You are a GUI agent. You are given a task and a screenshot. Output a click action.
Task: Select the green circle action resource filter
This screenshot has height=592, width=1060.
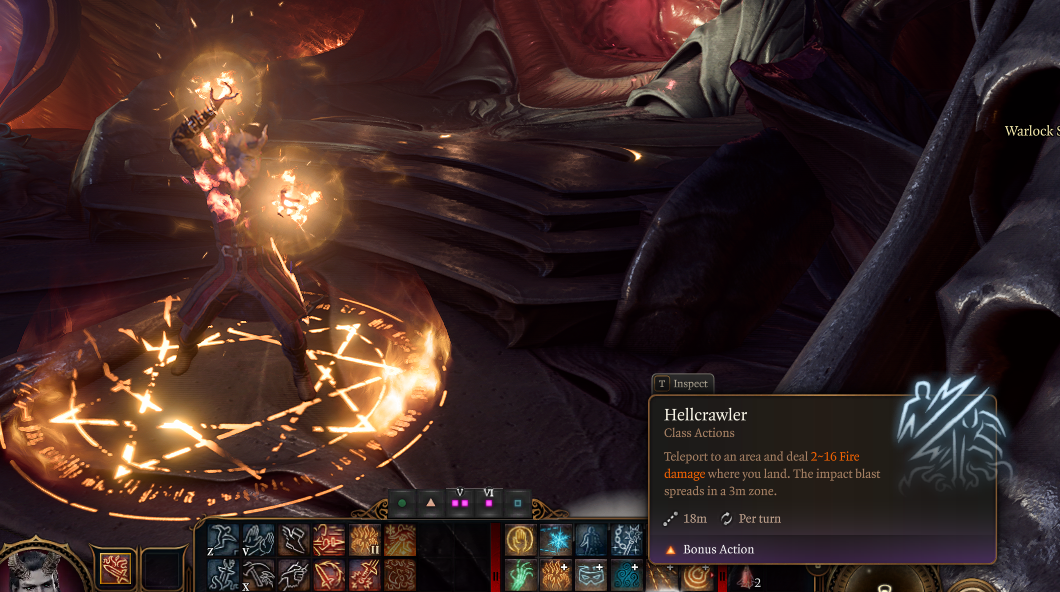[402, 503]
